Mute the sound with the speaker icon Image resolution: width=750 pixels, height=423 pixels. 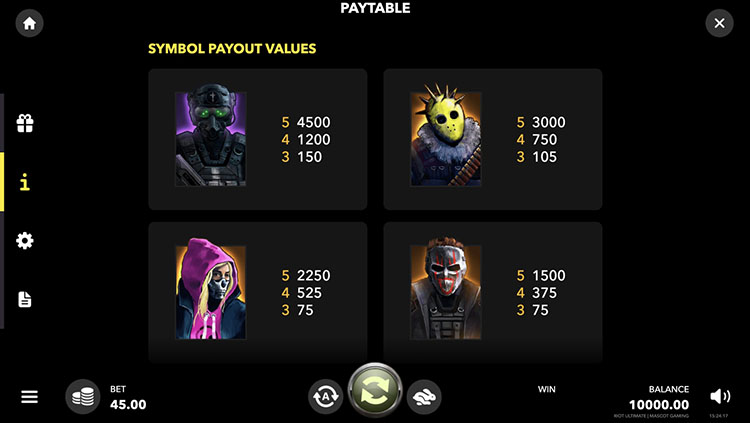pos(719,396)
